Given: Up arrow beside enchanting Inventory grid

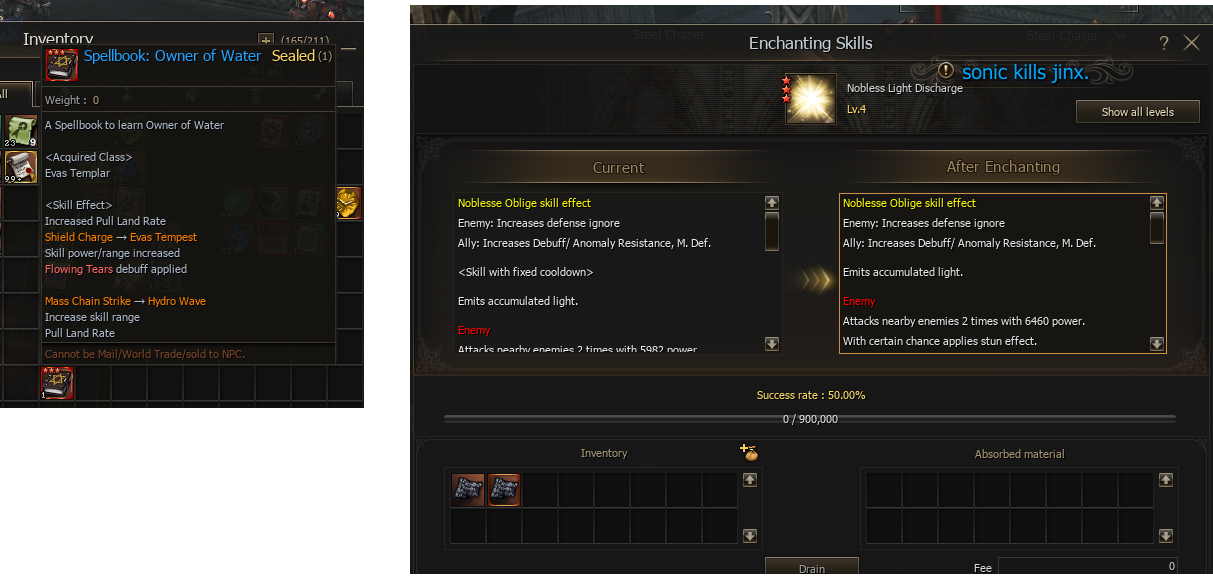Looking at the screenshot, I should (750, 480).
